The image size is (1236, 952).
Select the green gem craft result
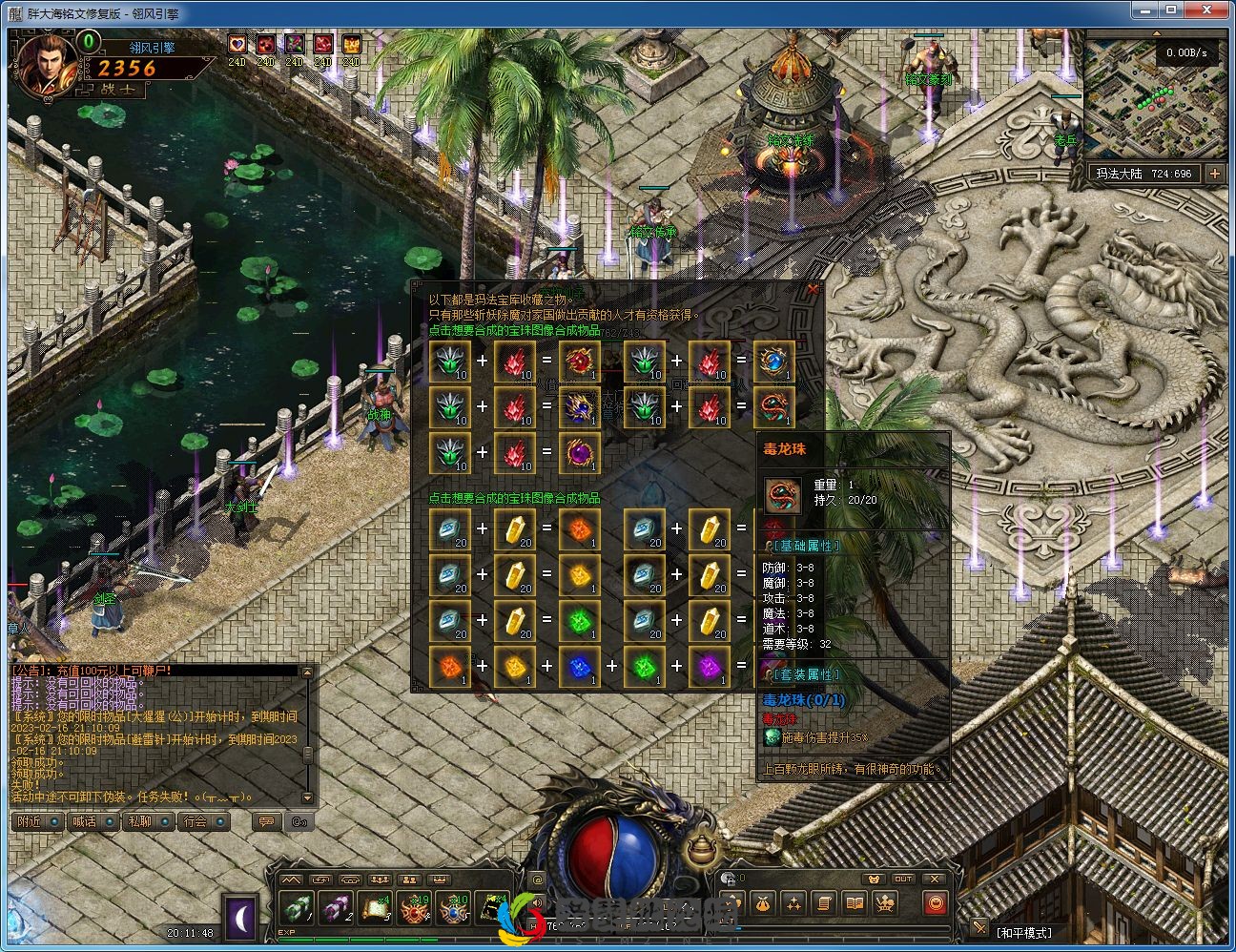(579, 620)
